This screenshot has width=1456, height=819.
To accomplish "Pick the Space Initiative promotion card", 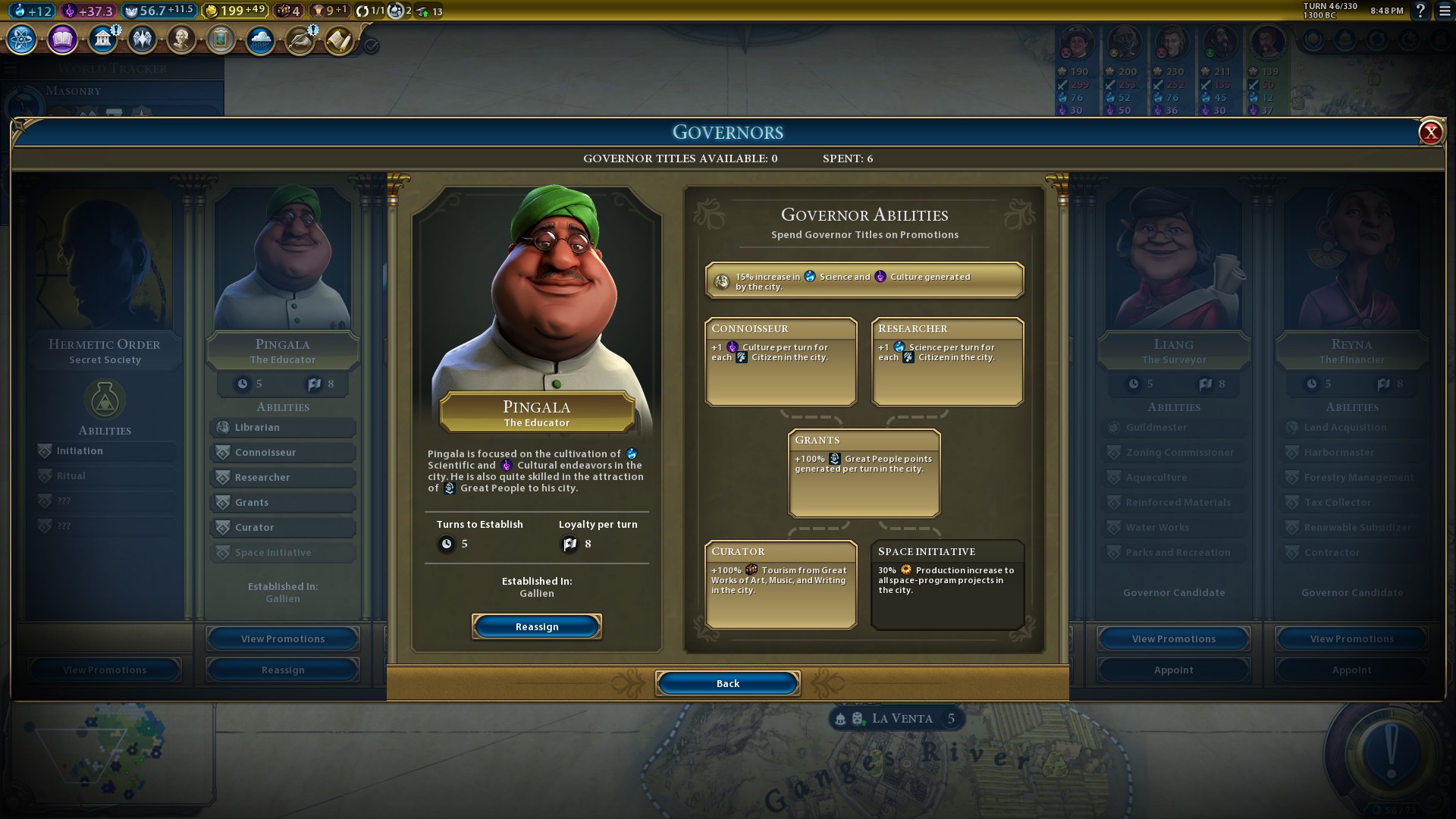I will [x=947, y=584].
